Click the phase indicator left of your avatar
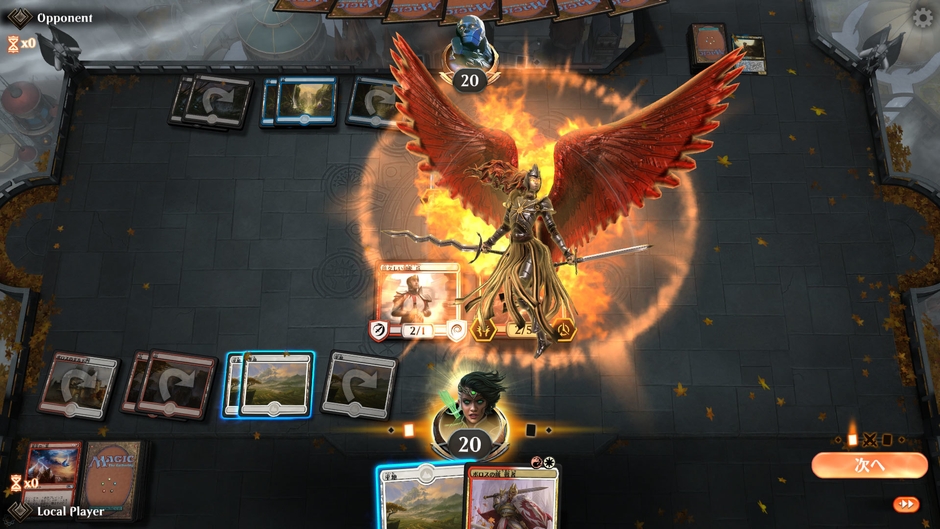The height and width of the screenshot is (529, 940). (408, 430)
